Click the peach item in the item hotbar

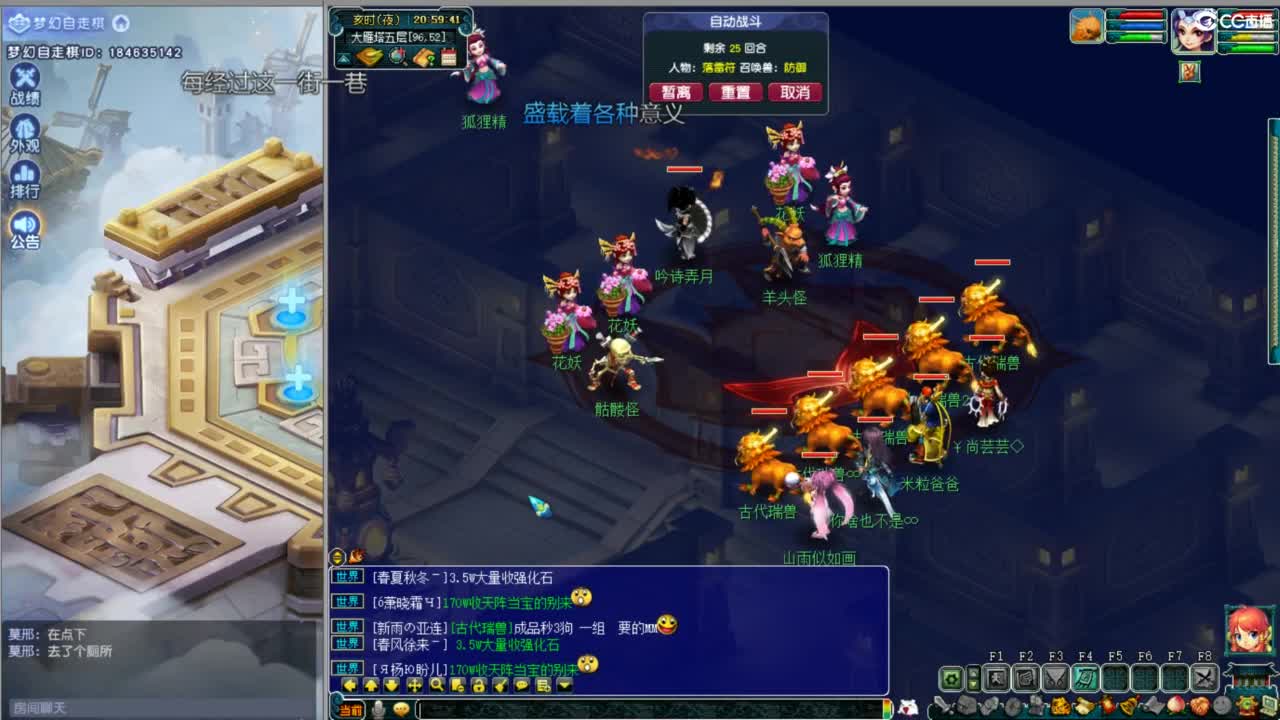pyautogui.click(x=1175, y=703)
